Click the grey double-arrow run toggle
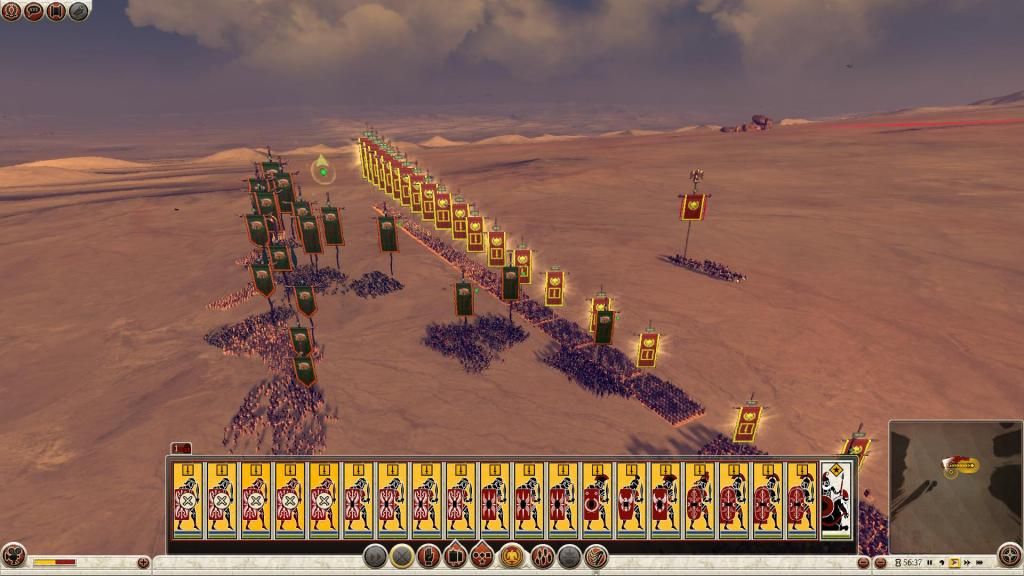 pos(374,556)
